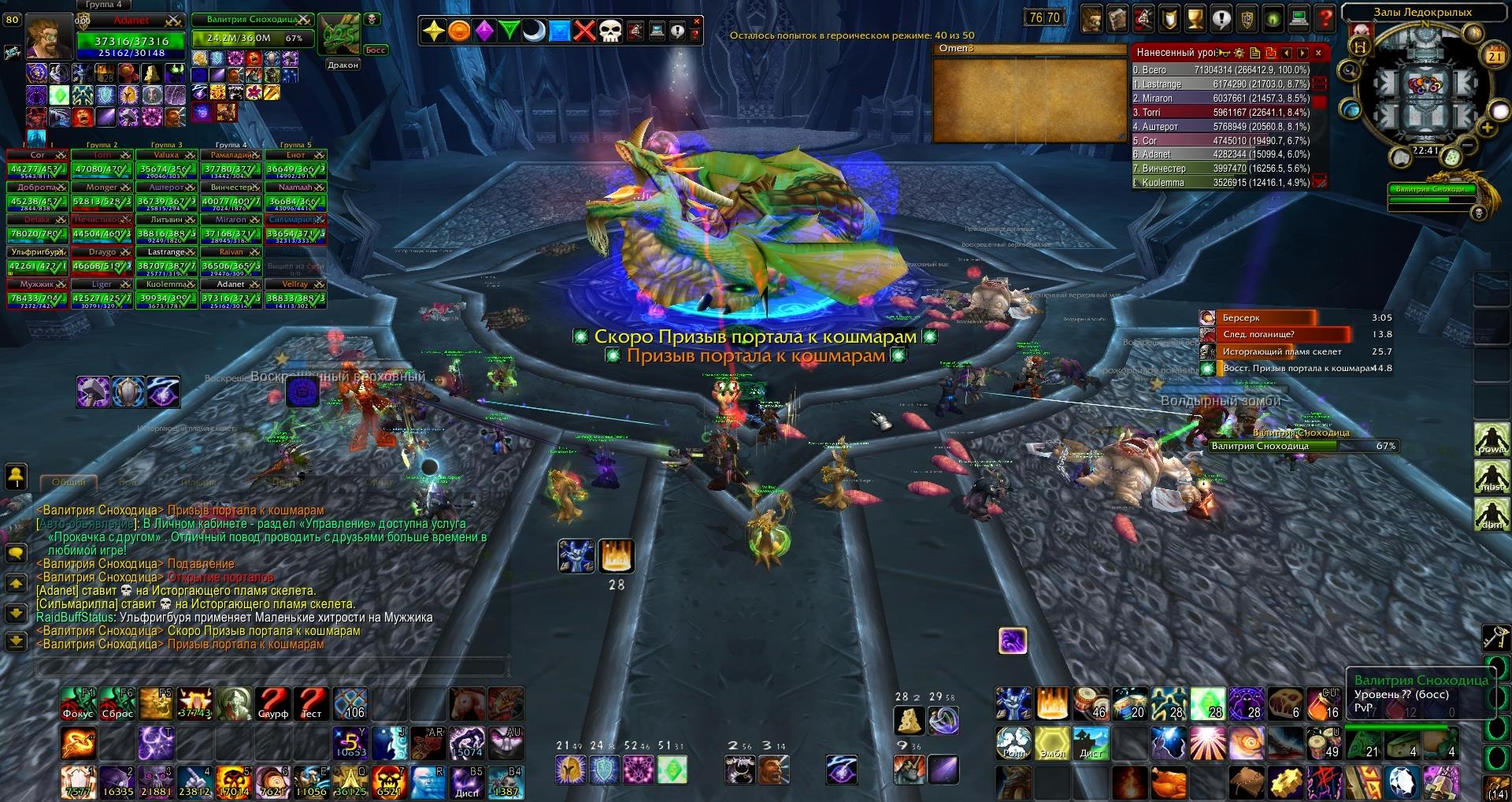Activate the Эмбл hexagon action button
This screenshot has height=802, width=1512.
tap(1052, 743)
